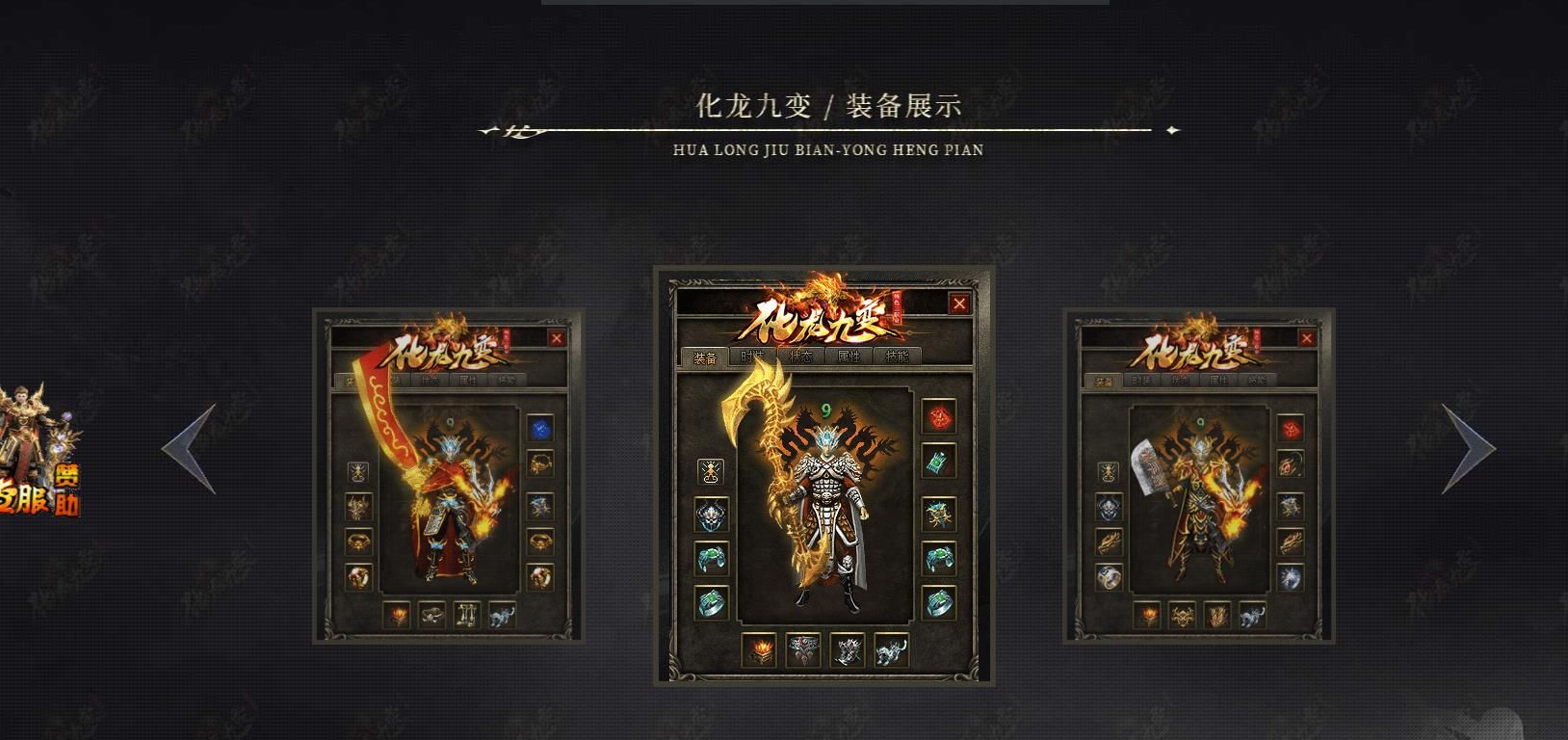Select the green ring equipment slot icon
This screenshot has width=1568, height=740.
tap(937, 602)
